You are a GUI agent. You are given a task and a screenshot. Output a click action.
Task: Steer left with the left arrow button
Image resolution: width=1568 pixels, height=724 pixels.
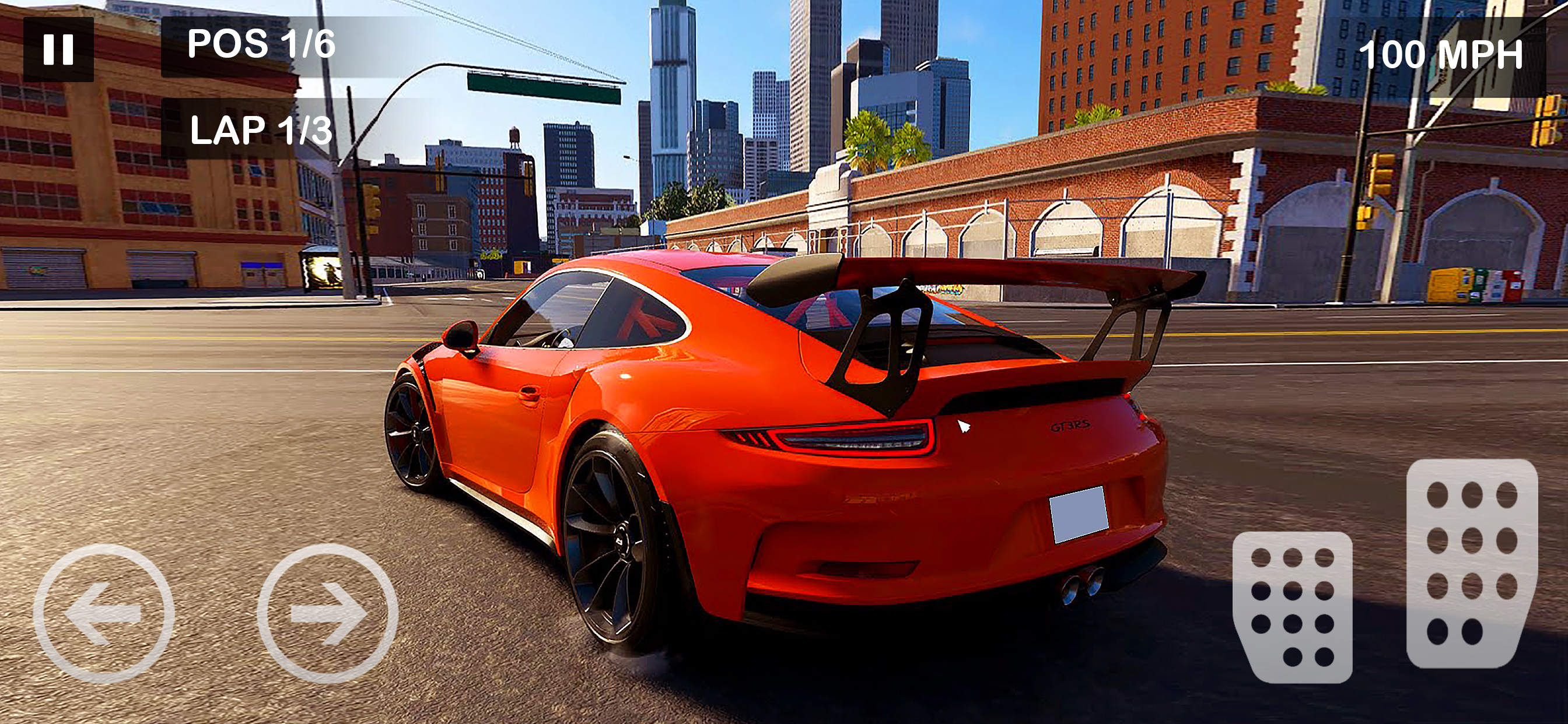103,613
